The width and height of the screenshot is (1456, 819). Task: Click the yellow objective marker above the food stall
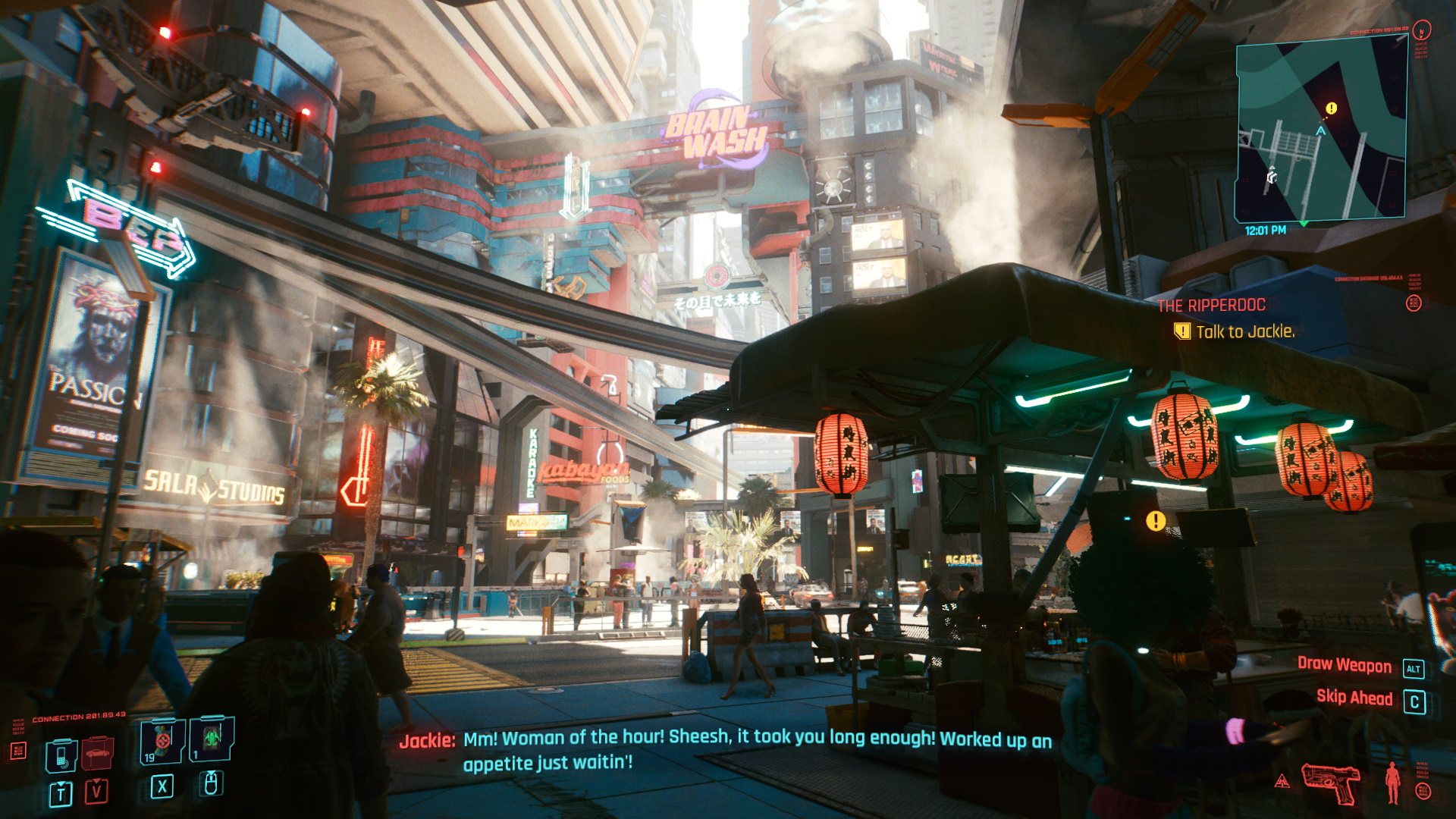pyautogui.click(x=1155, y=521)
